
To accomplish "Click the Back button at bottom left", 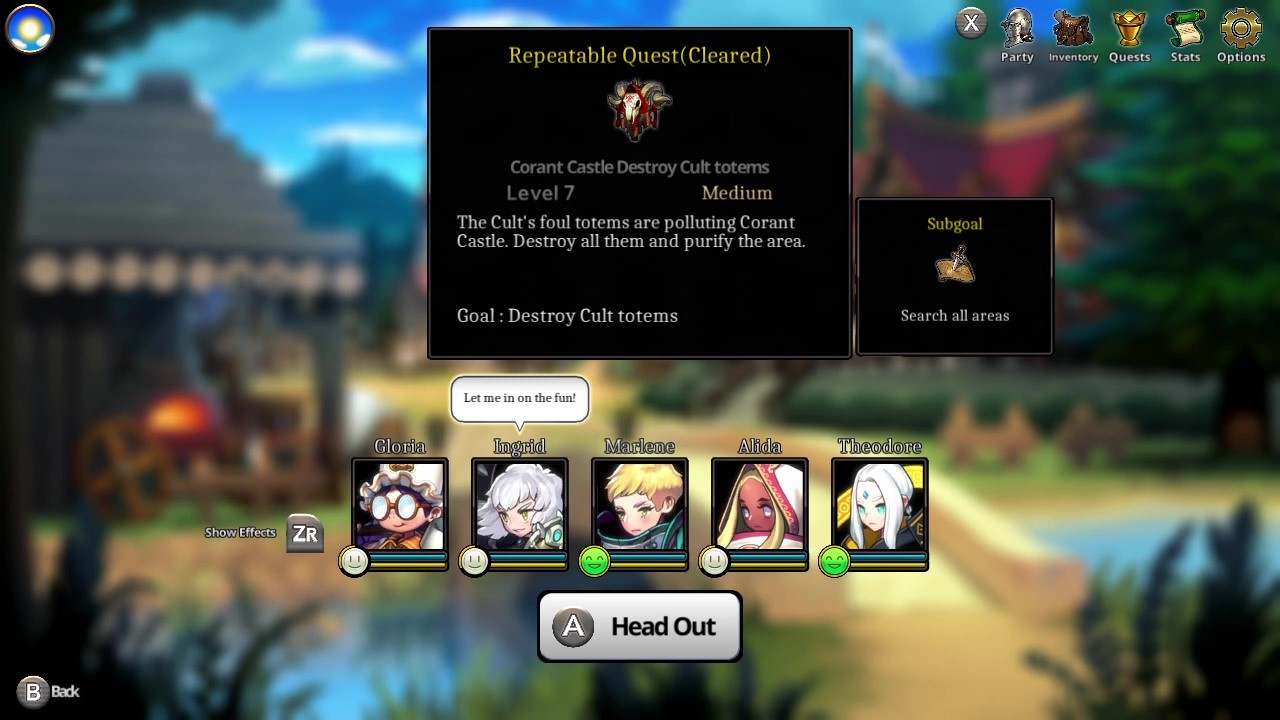I will coord(48,691).
